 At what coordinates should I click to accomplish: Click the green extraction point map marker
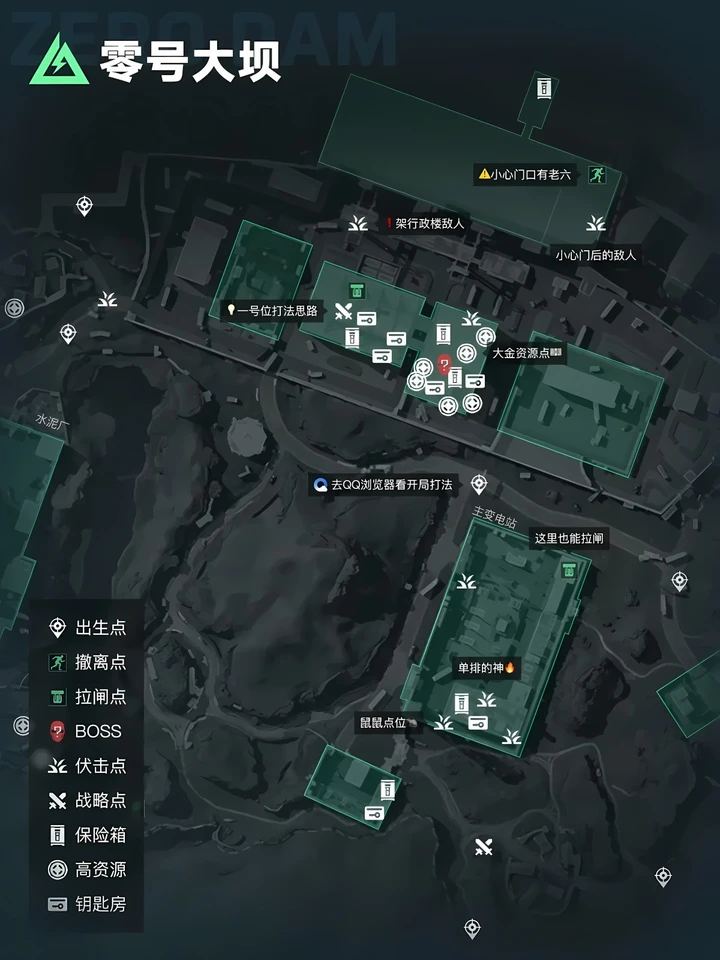coord(598,174)
